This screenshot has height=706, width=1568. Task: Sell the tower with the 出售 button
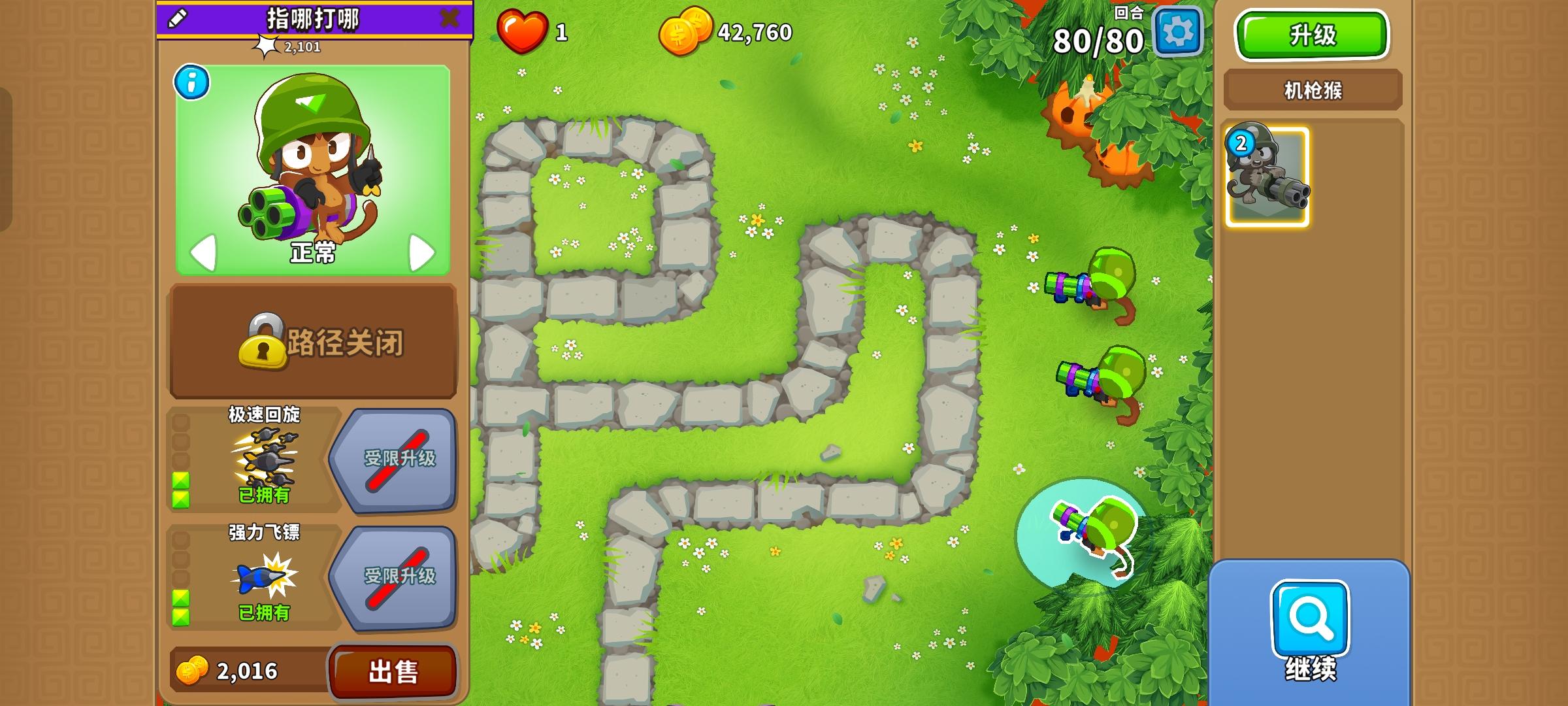[393, 671]
